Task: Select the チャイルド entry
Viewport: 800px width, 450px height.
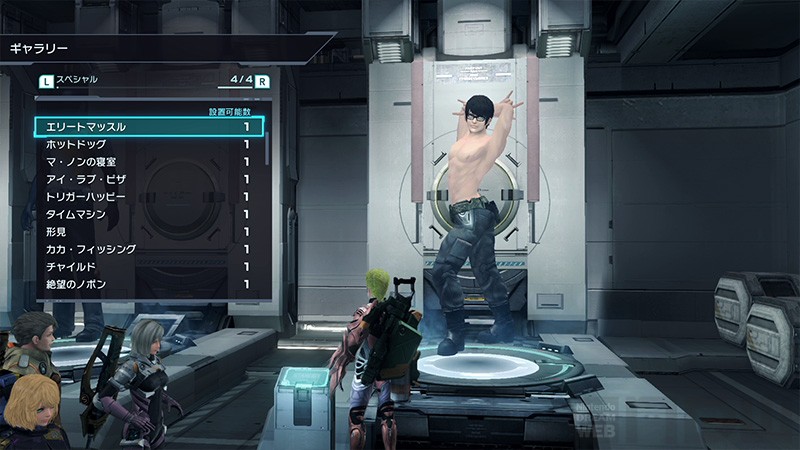Action: [x=150, y=267]
